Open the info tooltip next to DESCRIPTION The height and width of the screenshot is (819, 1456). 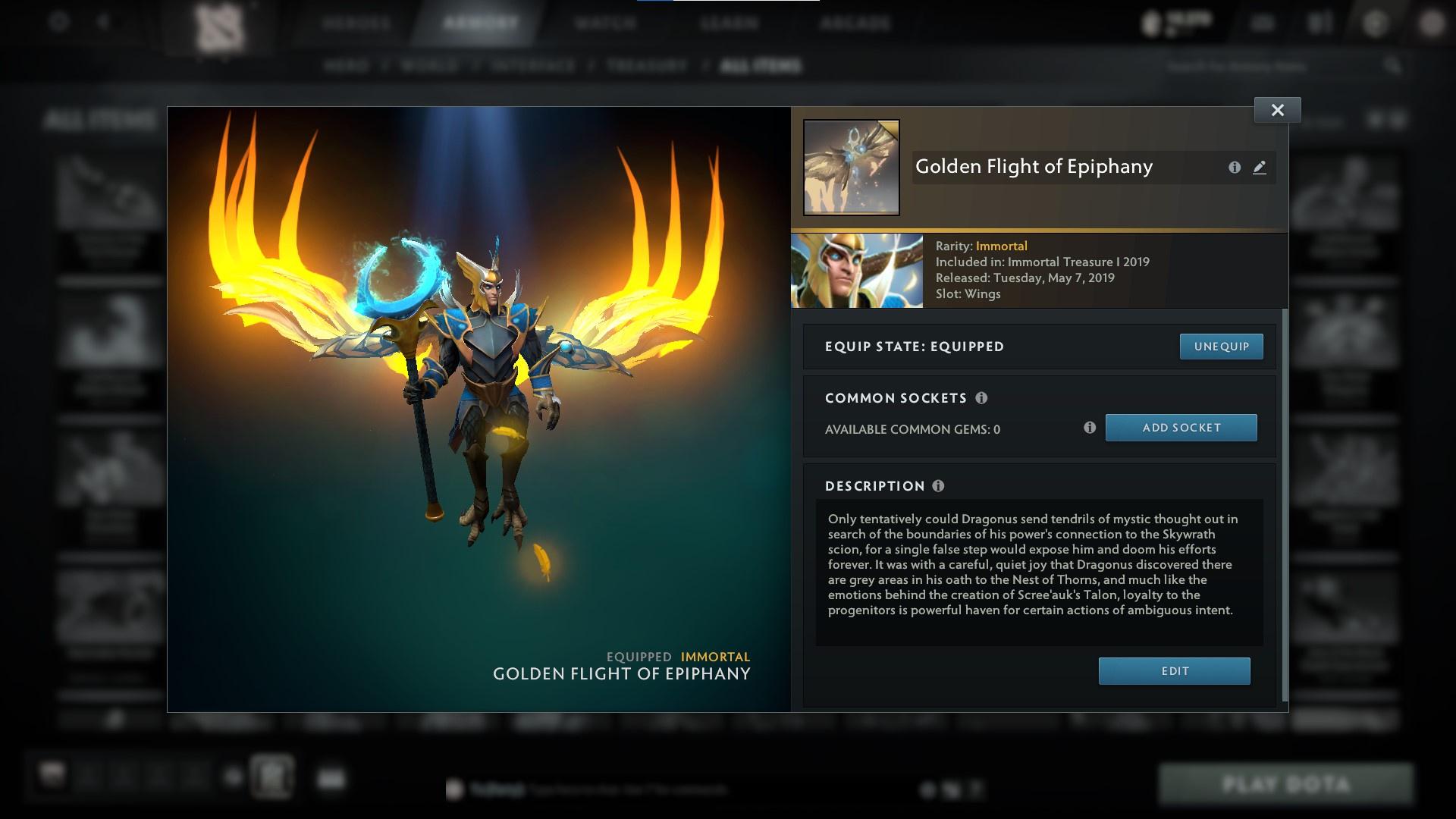(x=940, y=486)
